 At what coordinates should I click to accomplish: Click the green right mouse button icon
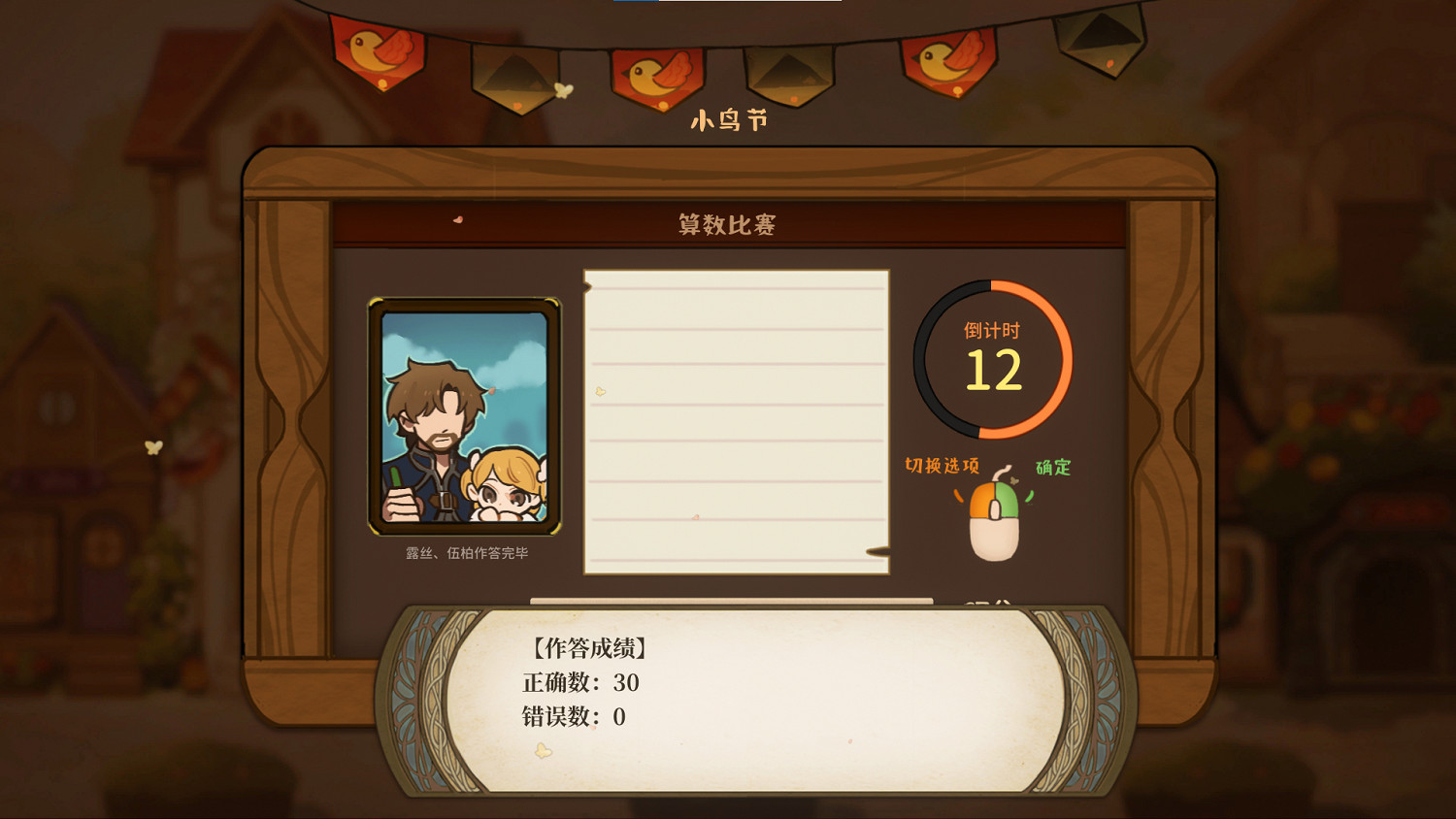click(x=1009, y=500)
